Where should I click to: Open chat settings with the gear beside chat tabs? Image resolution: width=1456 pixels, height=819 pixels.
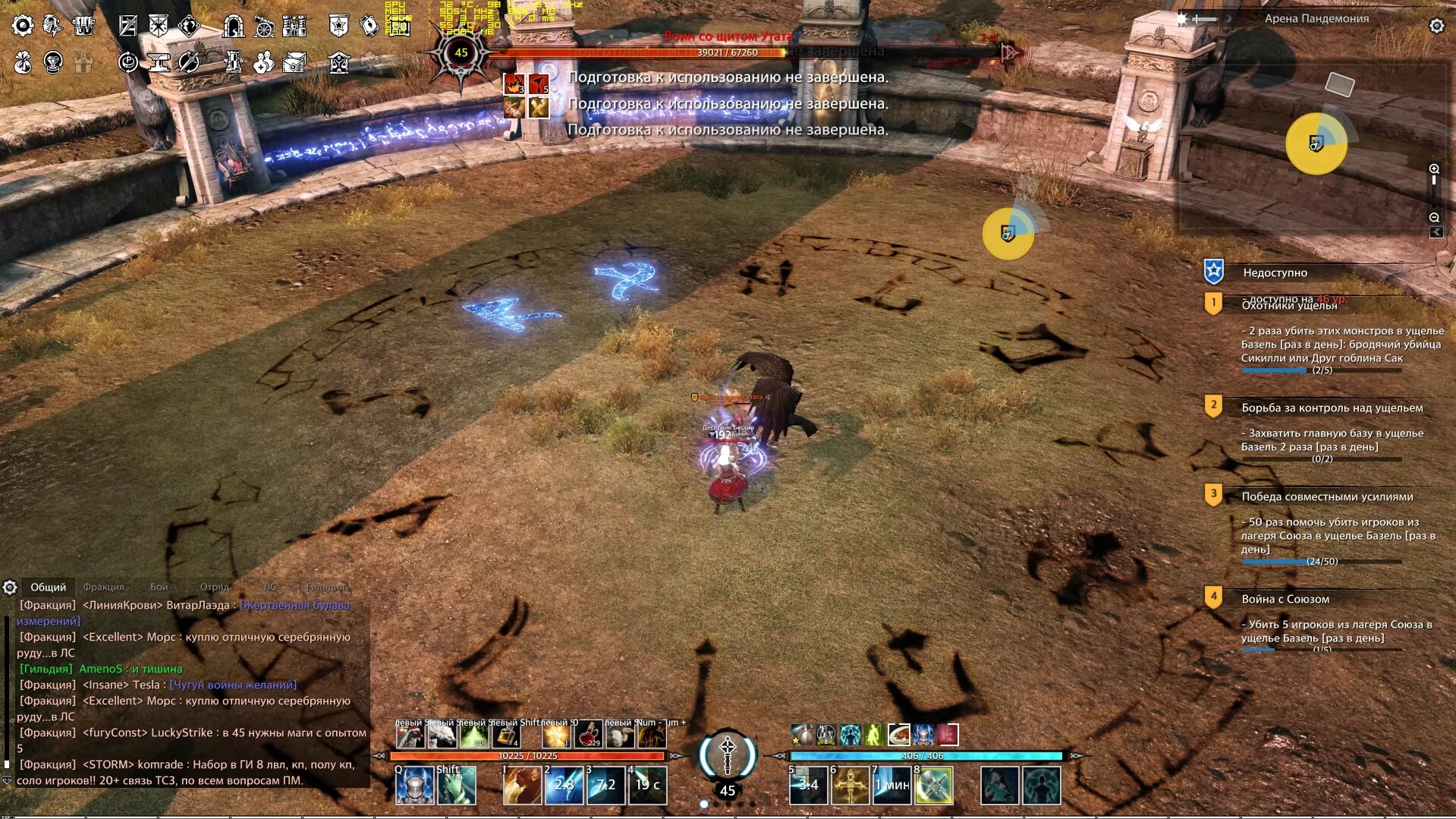click(x=10, y=587)
